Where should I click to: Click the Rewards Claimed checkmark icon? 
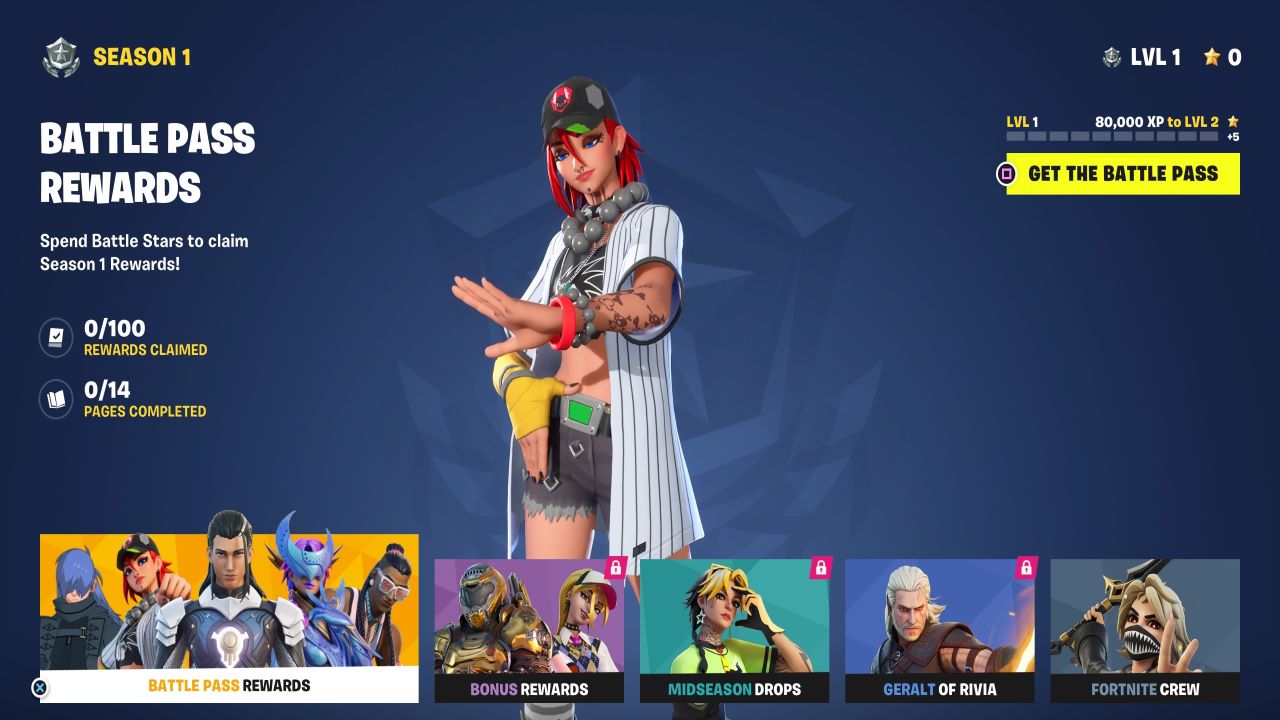point(55,336)
